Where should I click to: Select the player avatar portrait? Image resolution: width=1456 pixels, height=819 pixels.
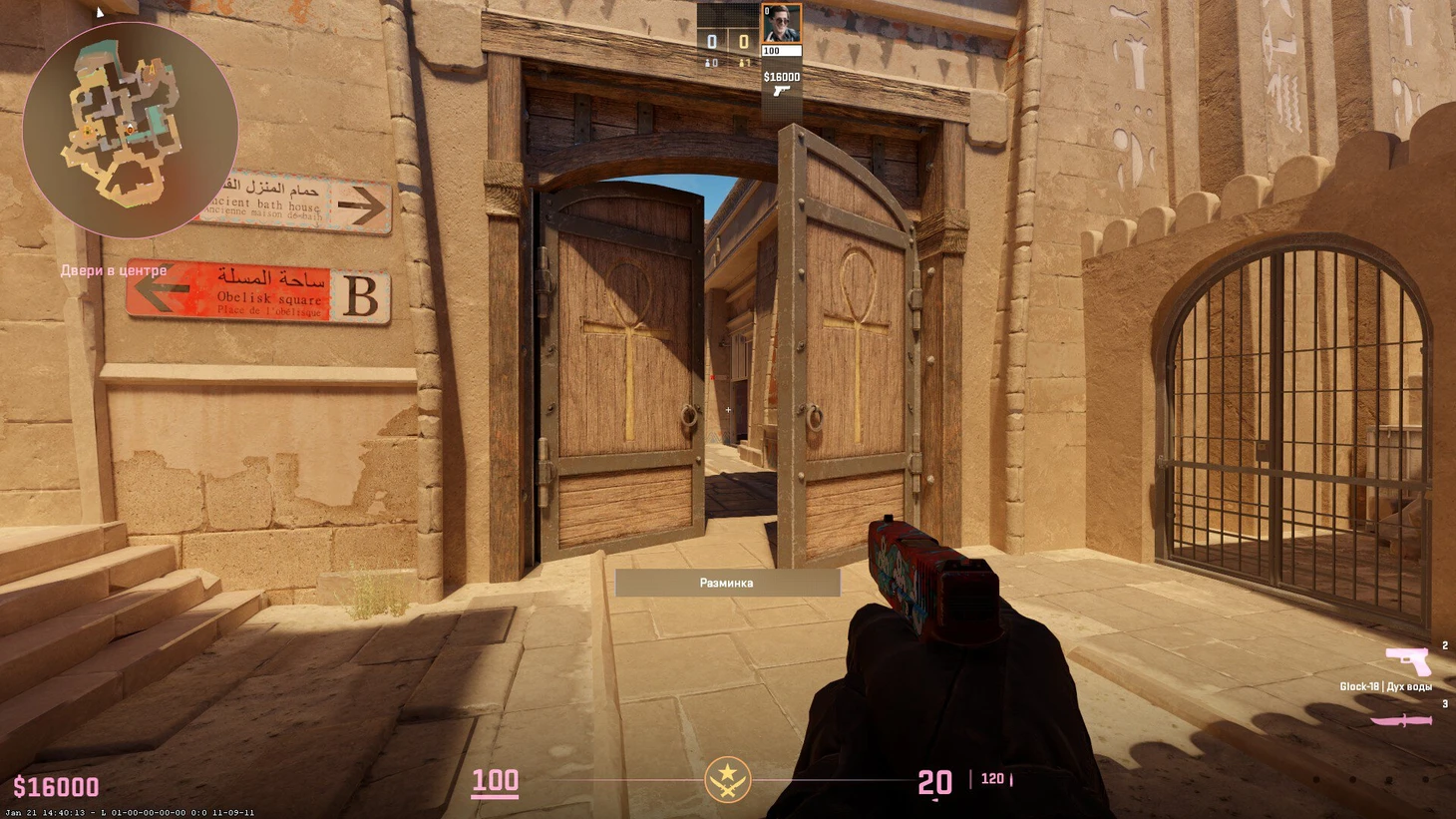point(781,24)
